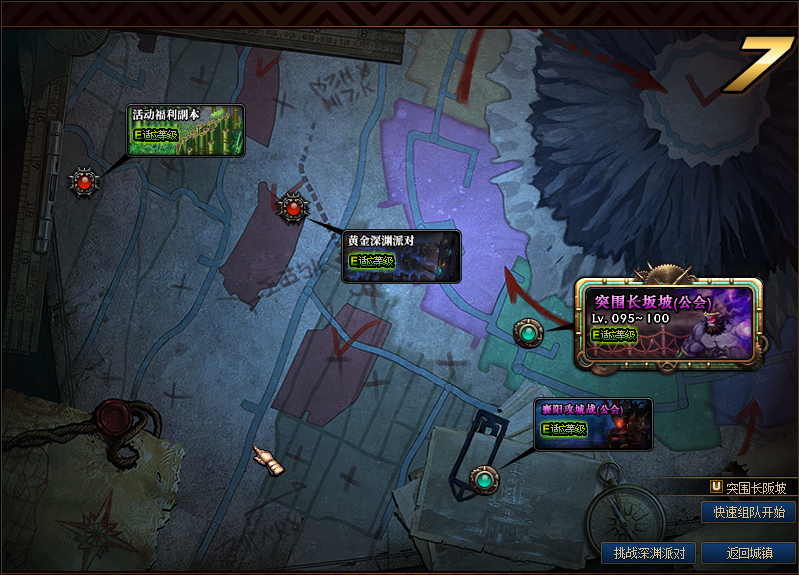
Task: Return to town with 返回城镇
Action: [x=749, y=553]
